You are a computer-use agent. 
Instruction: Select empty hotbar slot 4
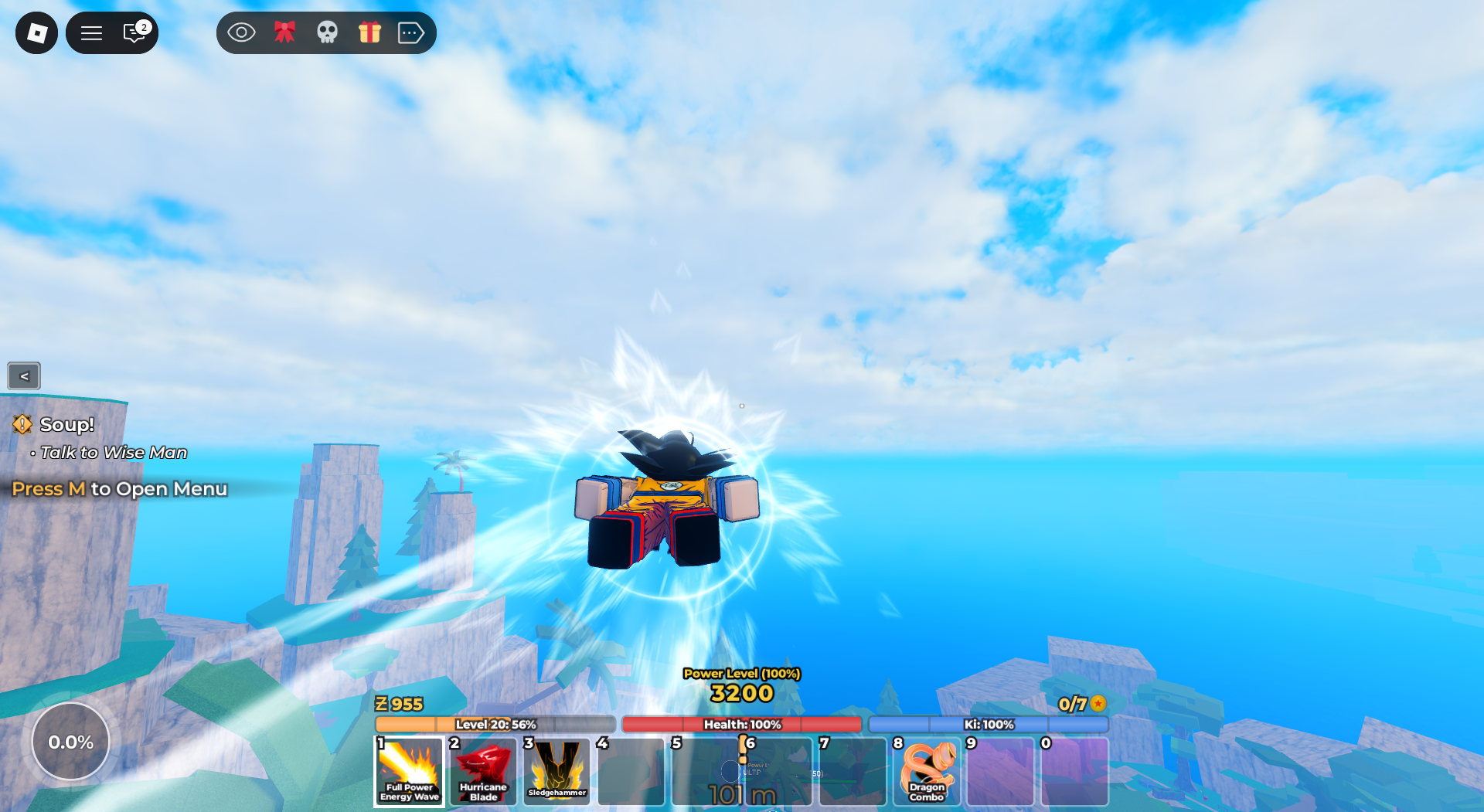pyautogui.click(x=631, y=772)
